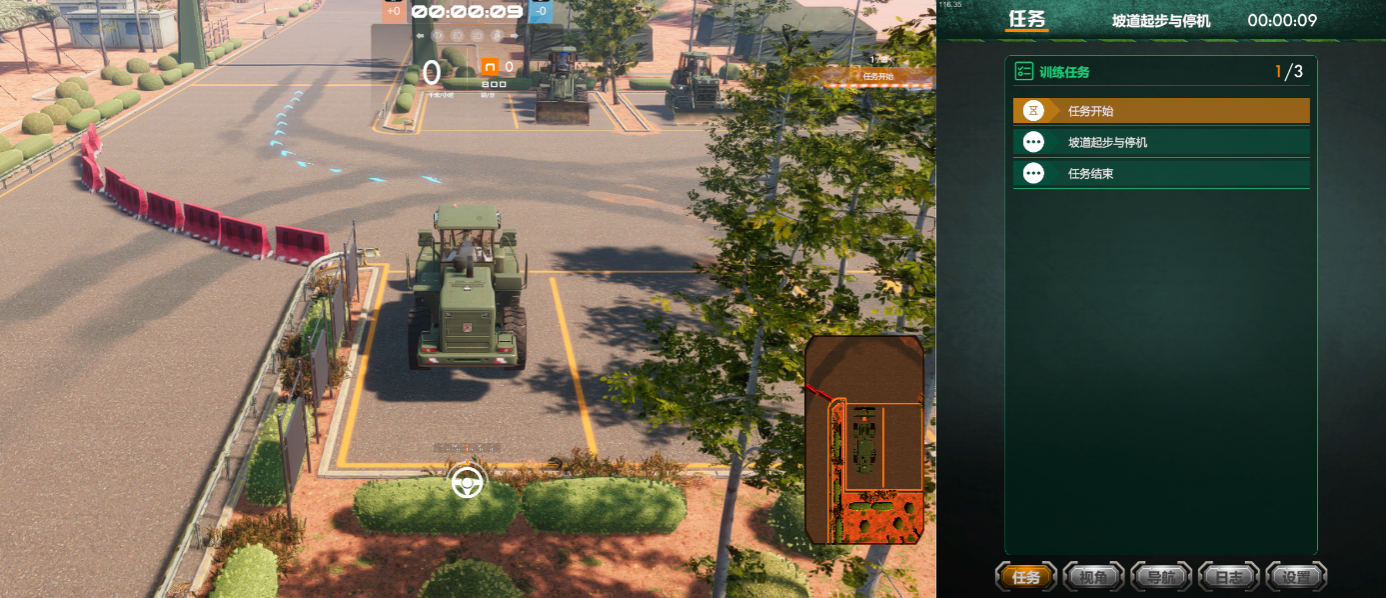
Task: Click the minimap showing the vehicle
Action: pyautogui.click(x=864, y=440)
